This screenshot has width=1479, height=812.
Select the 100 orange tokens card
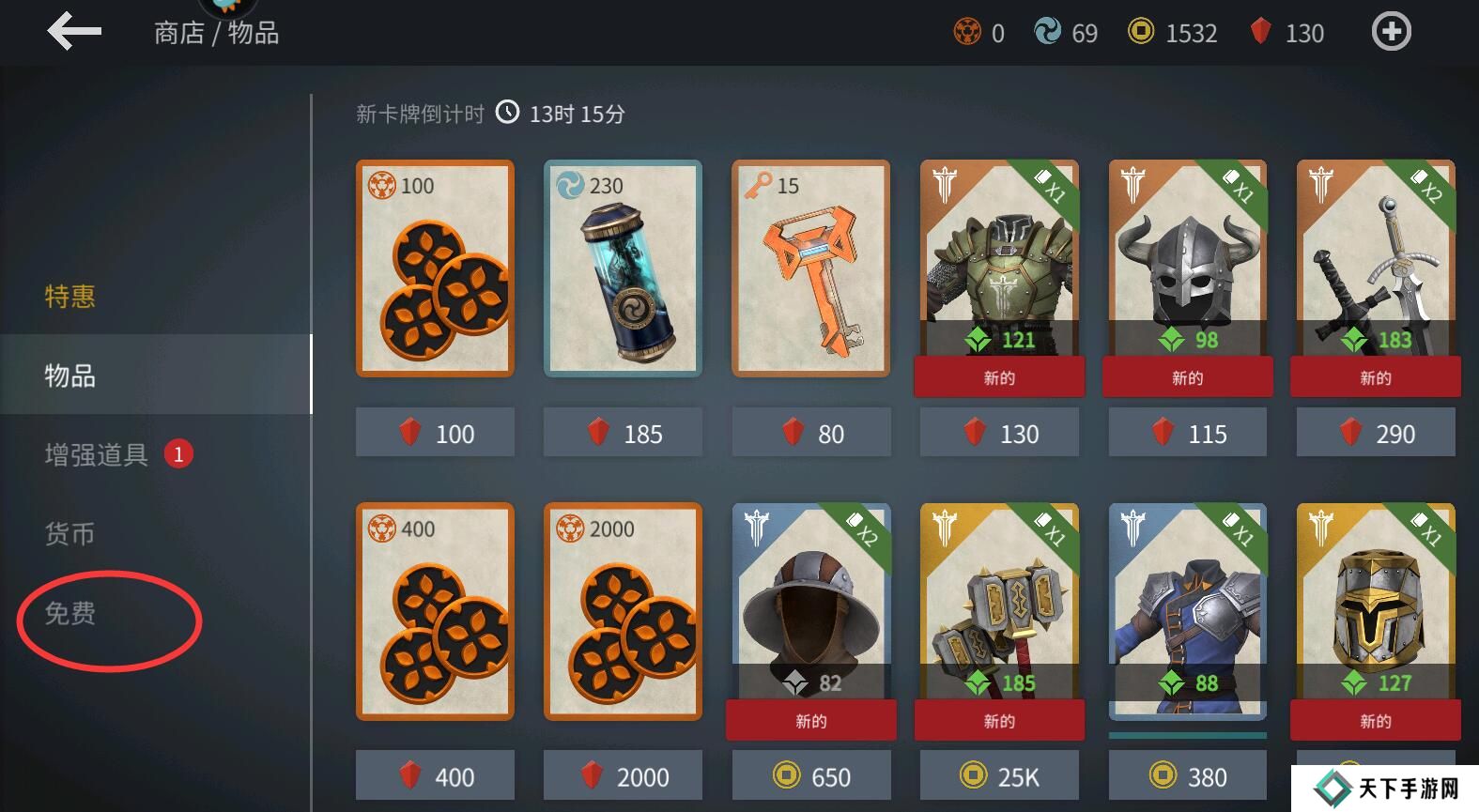click(x=435, y=268)
